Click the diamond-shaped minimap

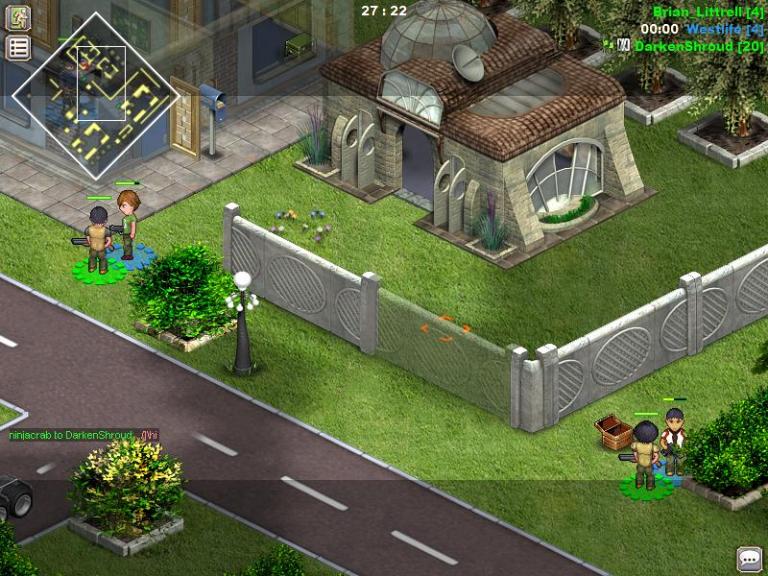pyautogui.click(x=95, y=95)
